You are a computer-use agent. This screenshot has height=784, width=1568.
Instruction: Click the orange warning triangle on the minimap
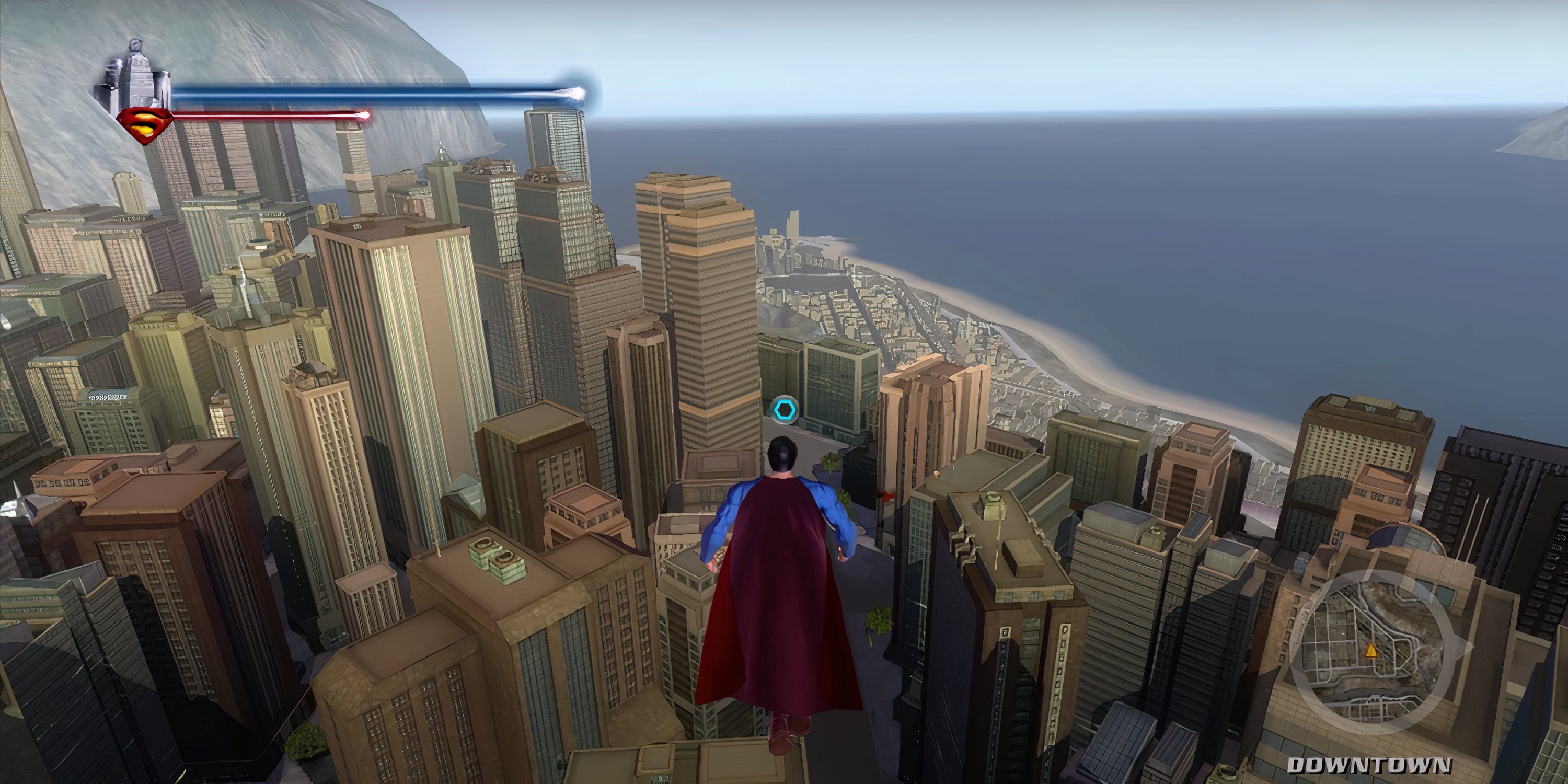point(1371,651)
